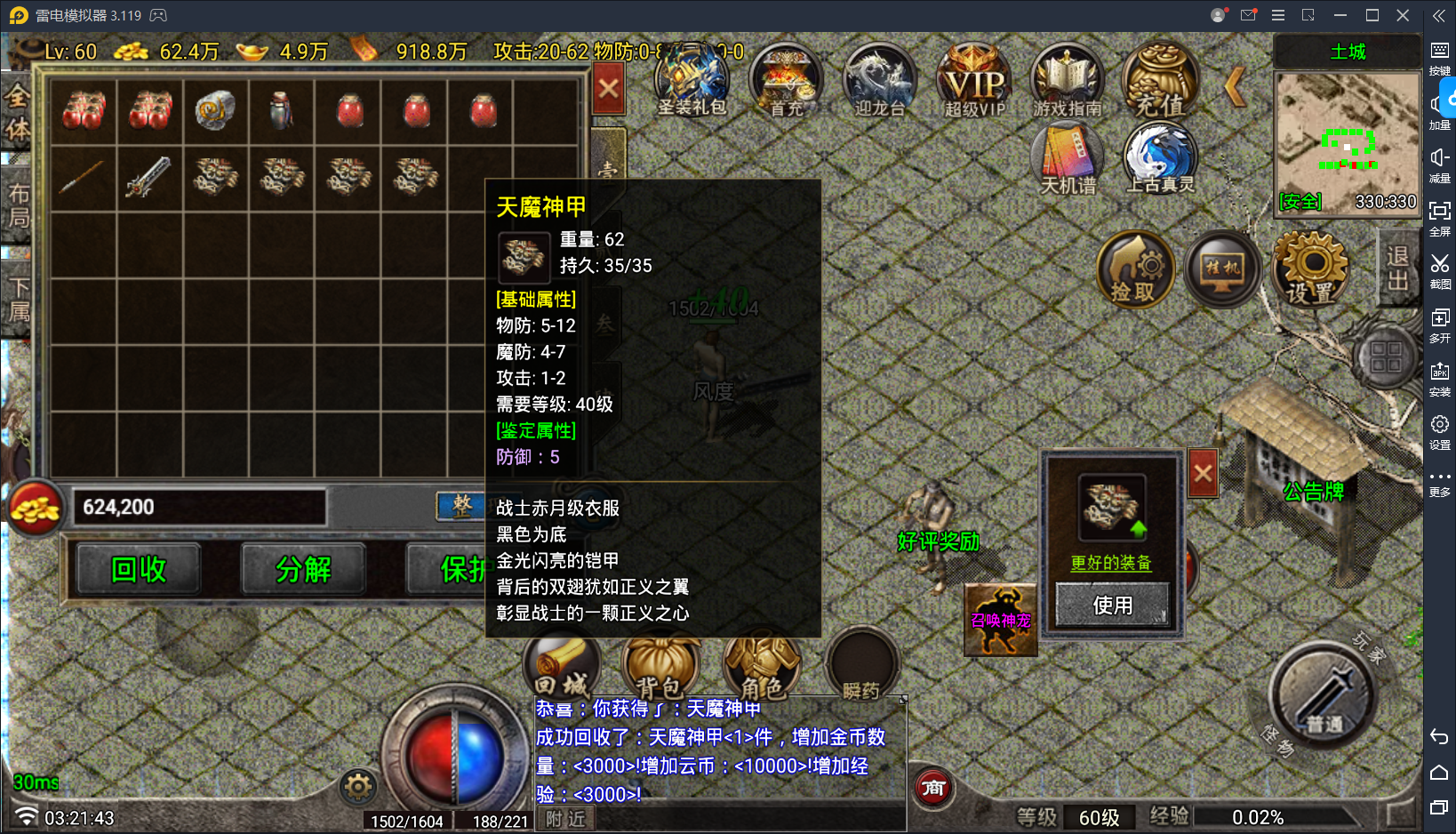Toggle auto-farming via the 挂机 button

tap(1221, 269)
